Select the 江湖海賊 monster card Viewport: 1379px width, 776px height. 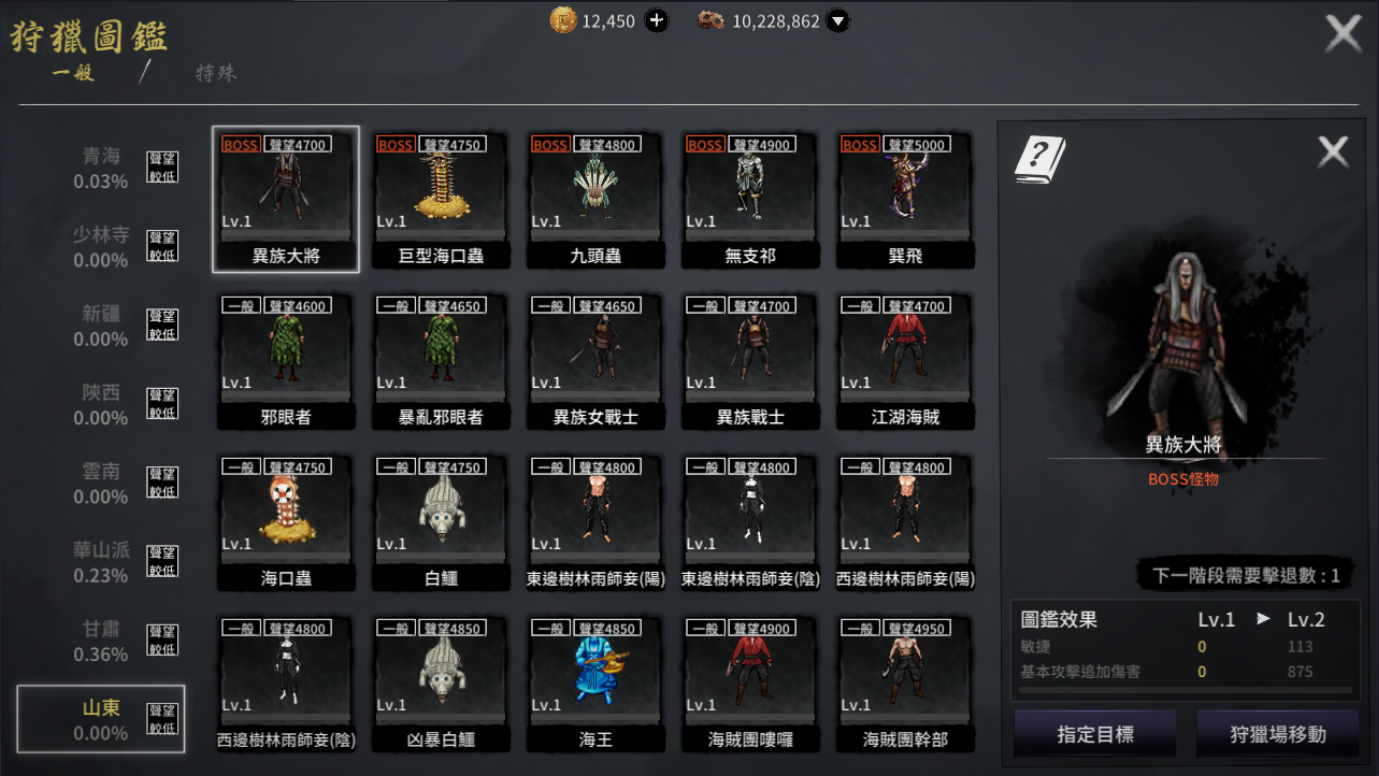coord(905,360)
